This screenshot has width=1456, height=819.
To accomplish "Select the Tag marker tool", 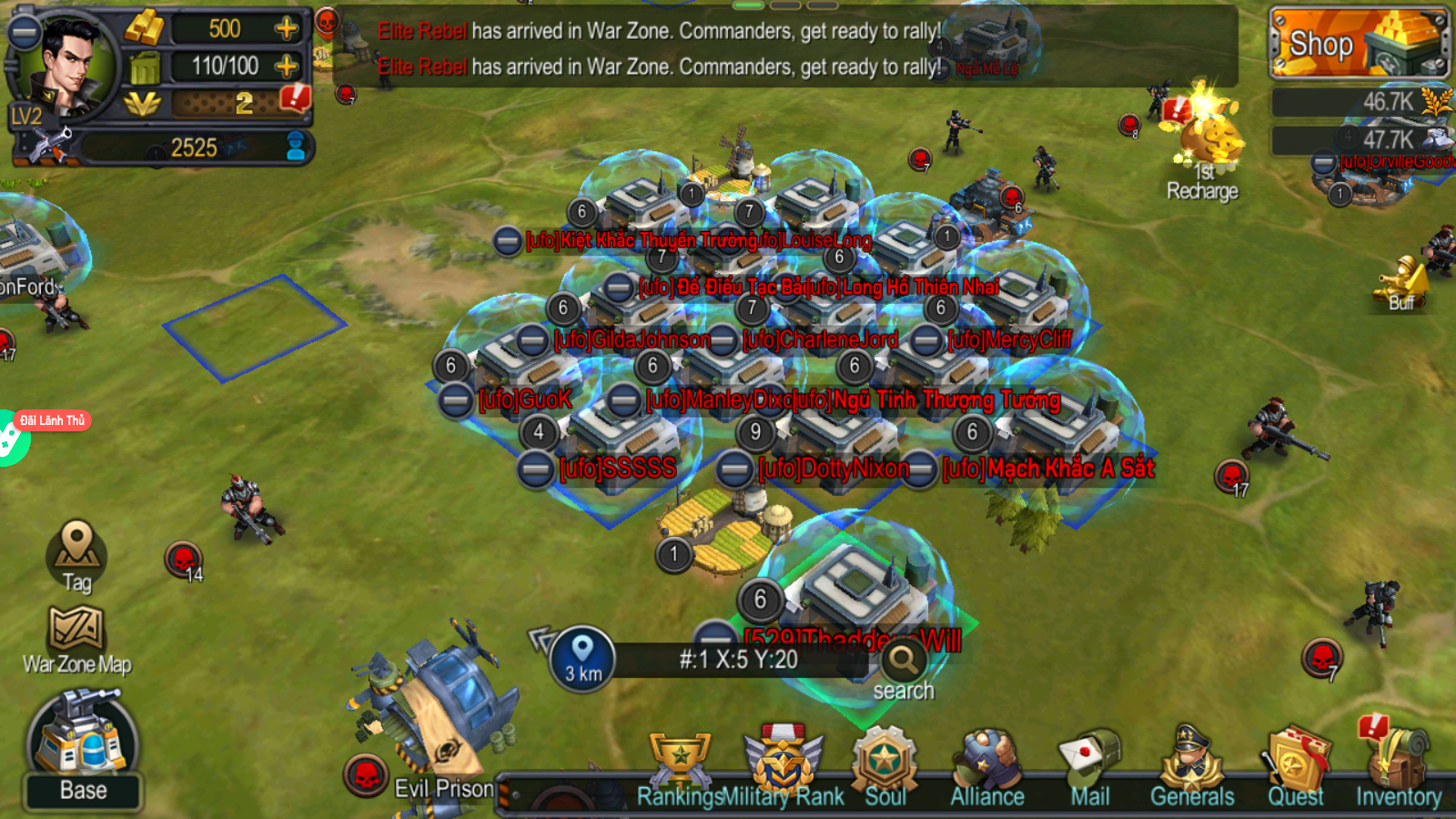I will pos(77,555).
